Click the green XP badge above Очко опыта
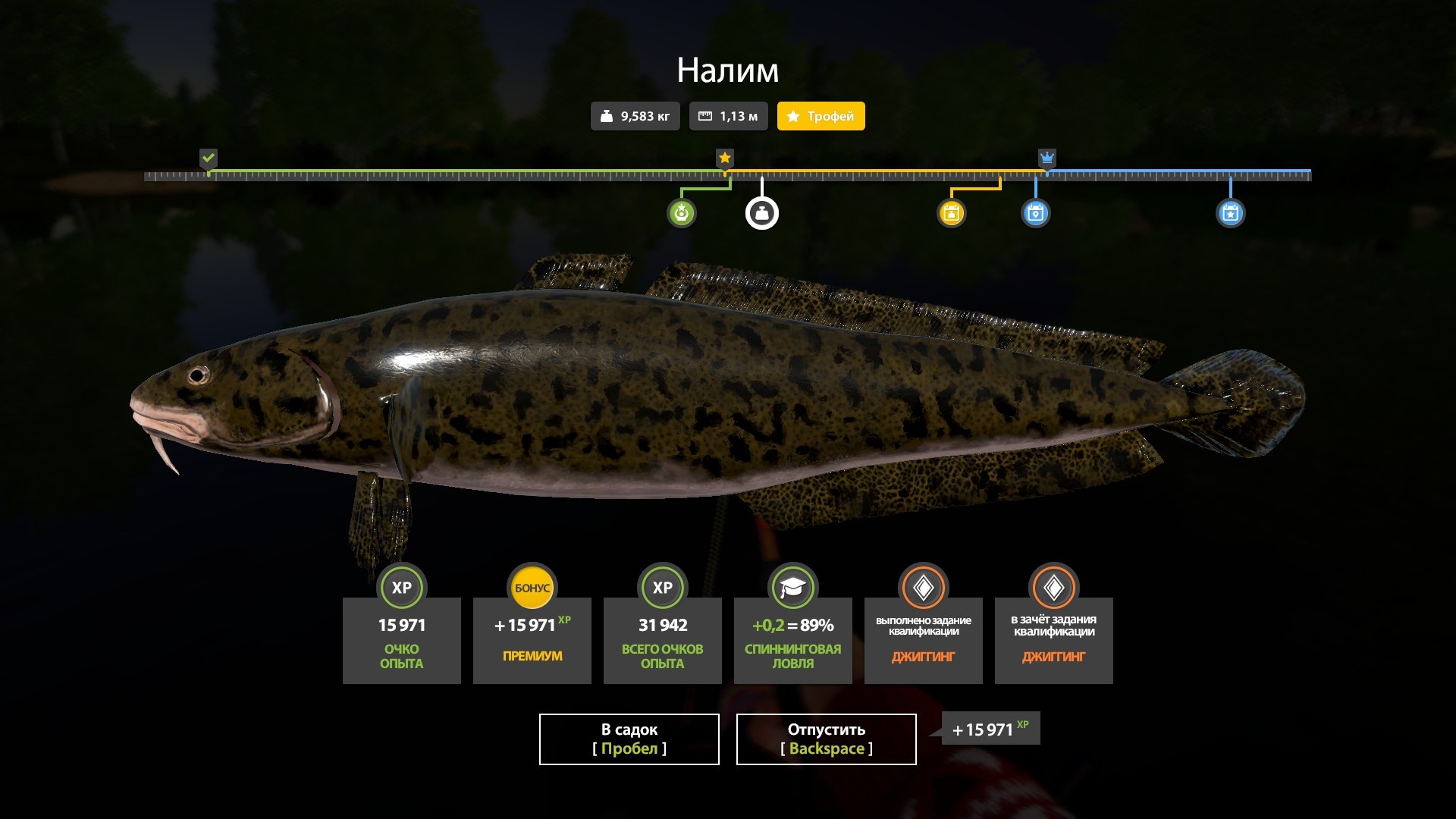This screenshot has height=819, width=1456. 401,587
